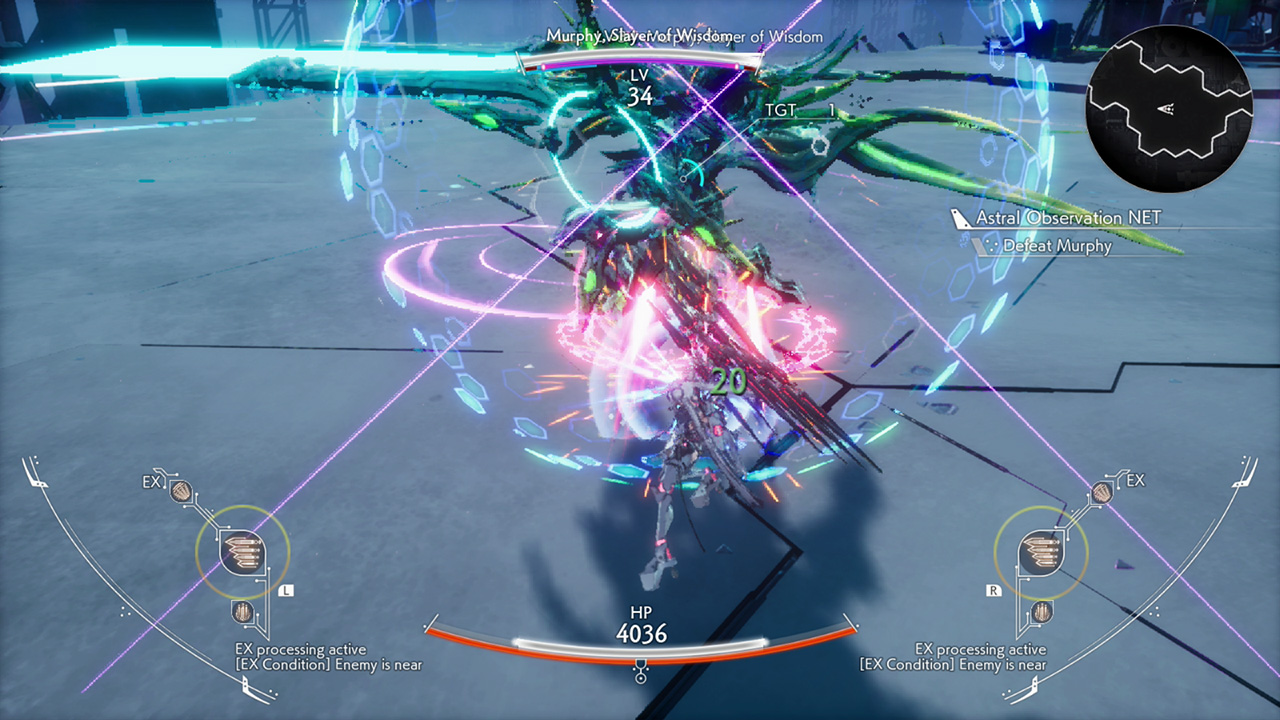Image resolution: width=1280 pixels, height=720 pixels.
Task: Select the right-hand main weapon icon
Action: click(x=1041, y=552)
